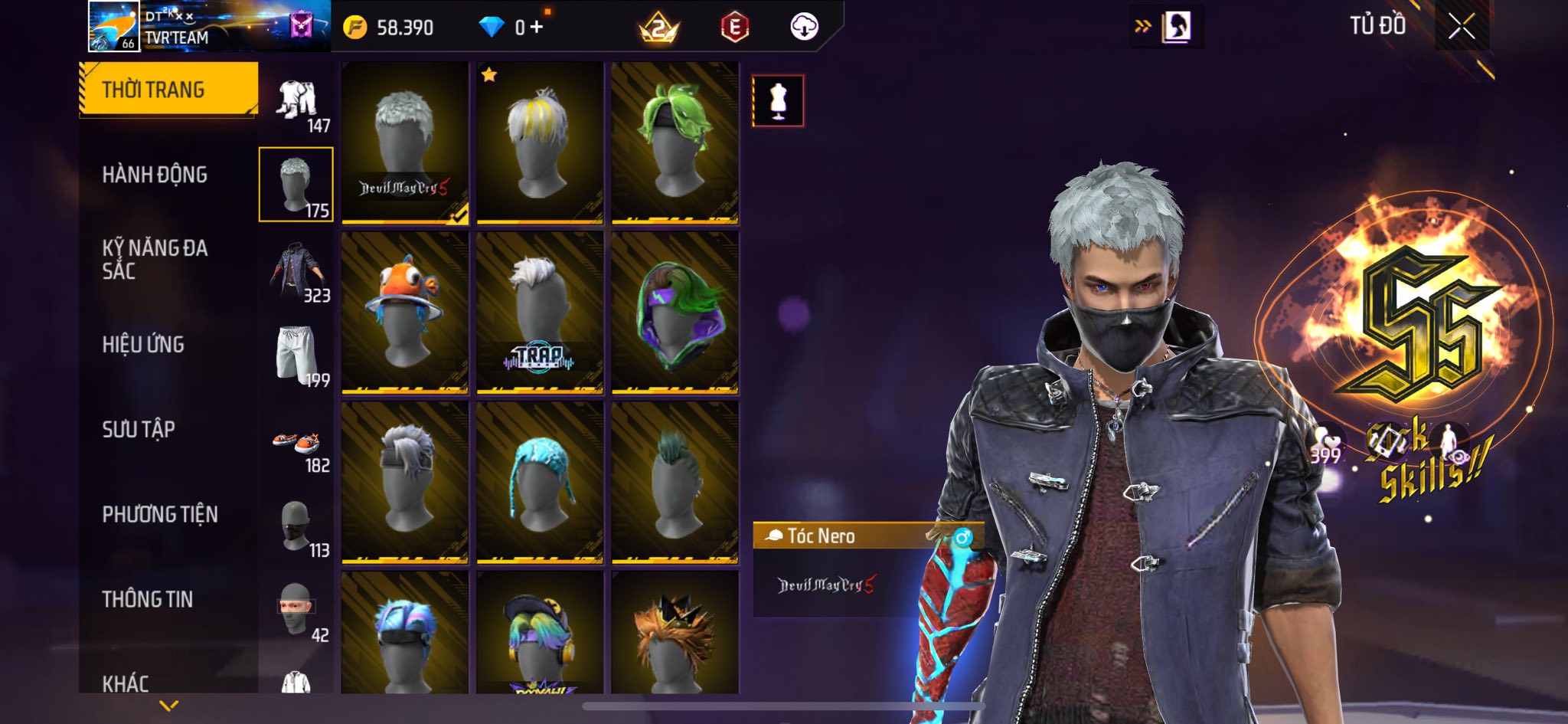Viewport: 1568px width, 724px height.
Task: Open the HIỆU ỨNG tab
Action: tap(143, 345)
